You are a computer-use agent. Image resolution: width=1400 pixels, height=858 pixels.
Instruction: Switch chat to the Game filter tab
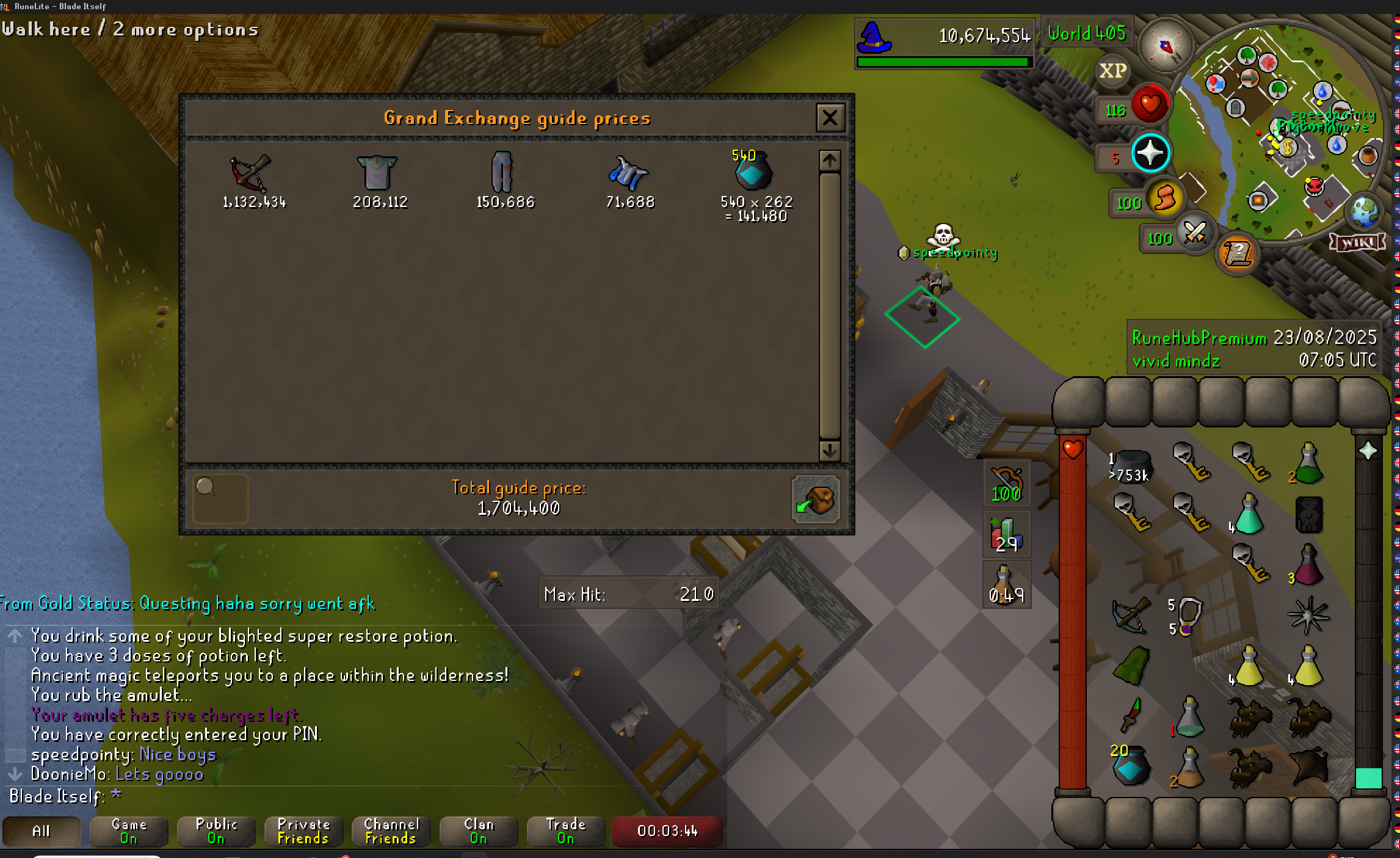(x=129, y=831)
